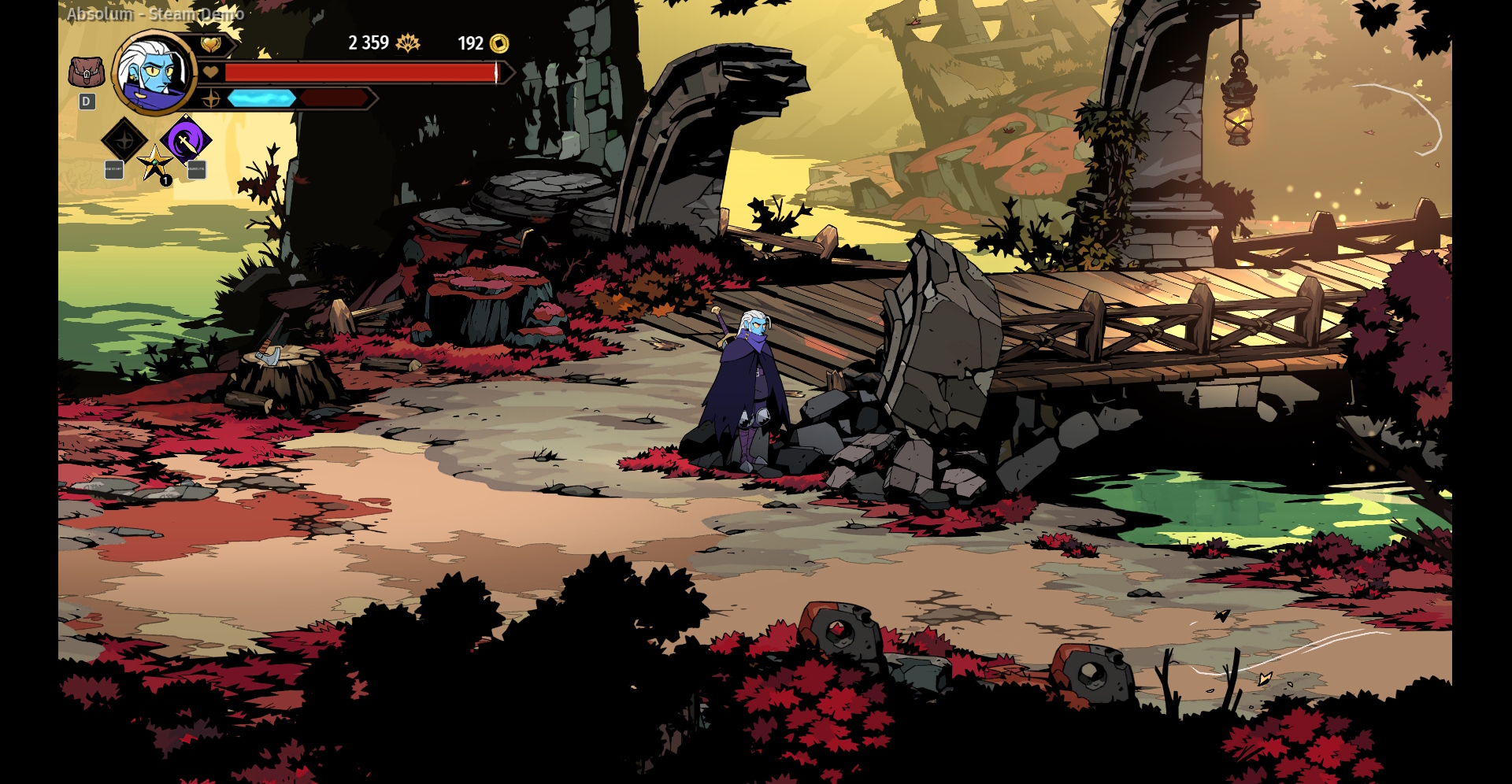Open the leather satchel inventory bag
The image size is (1512, 784).
(87, 72)
